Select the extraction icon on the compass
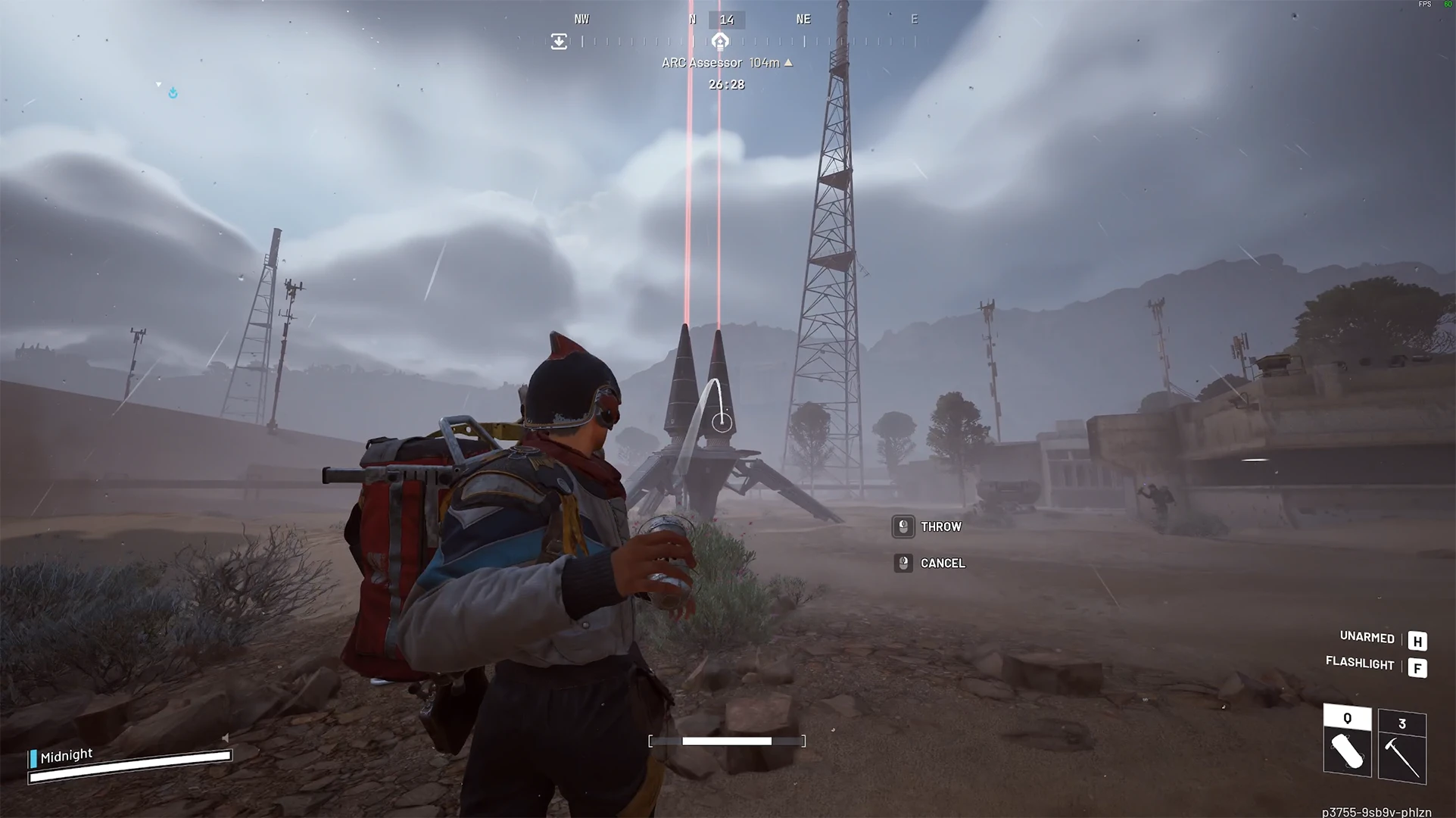Image resolution: width=1456 pixels, height=818 pixels. point(559,41)
